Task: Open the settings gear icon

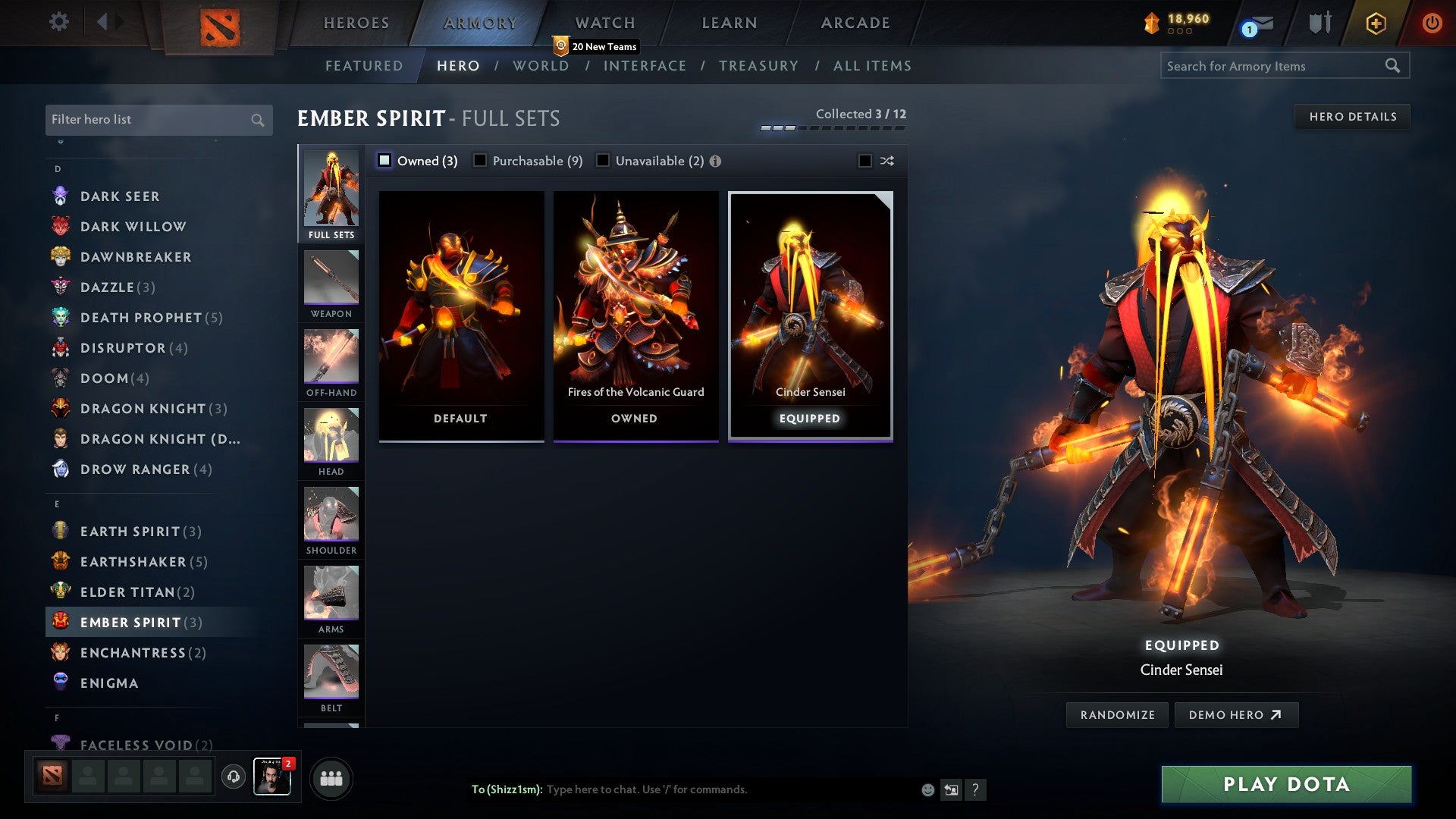Action: tap(58, 22)
